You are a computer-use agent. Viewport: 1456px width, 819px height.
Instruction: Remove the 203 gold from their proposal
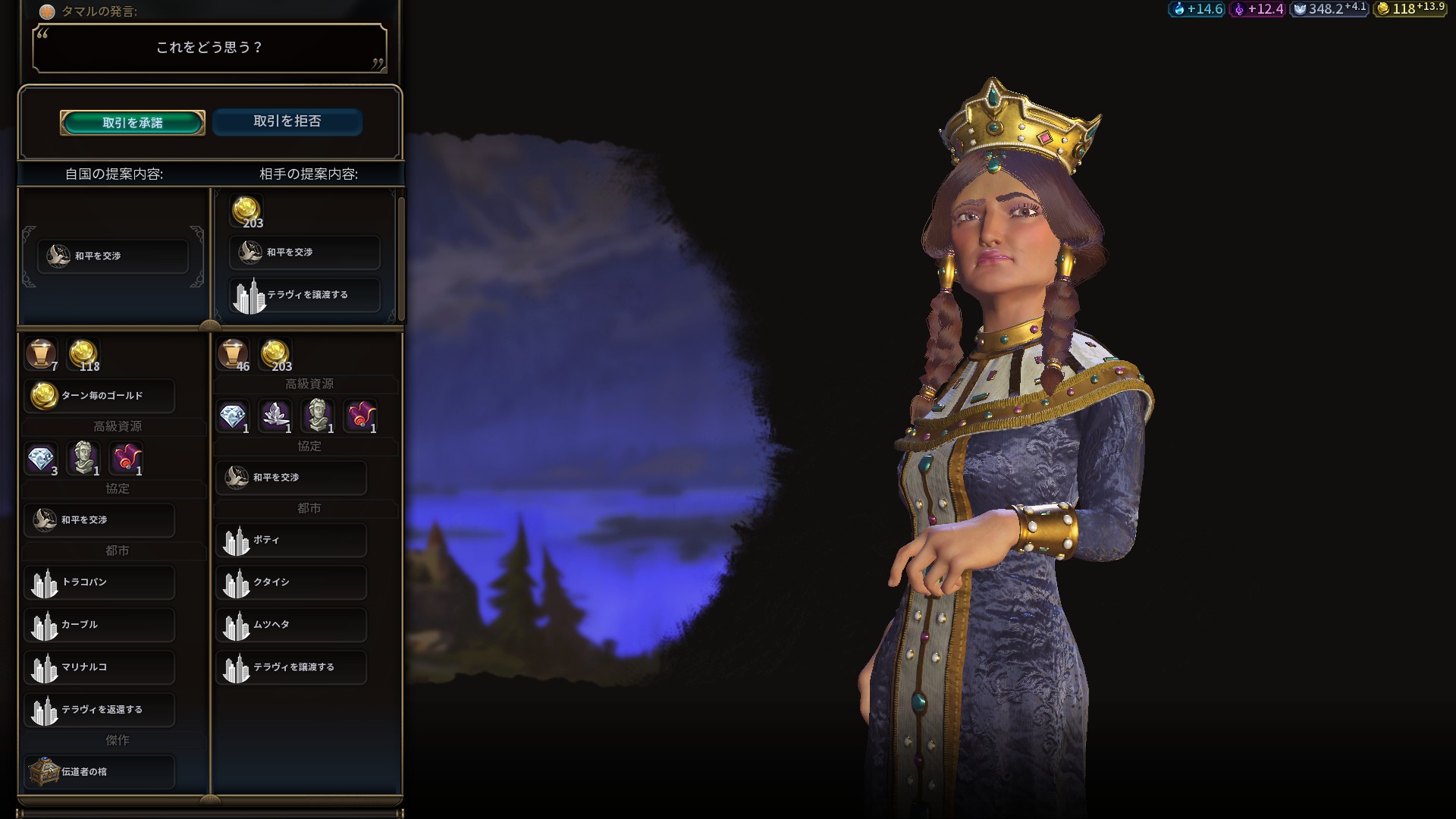246,212
